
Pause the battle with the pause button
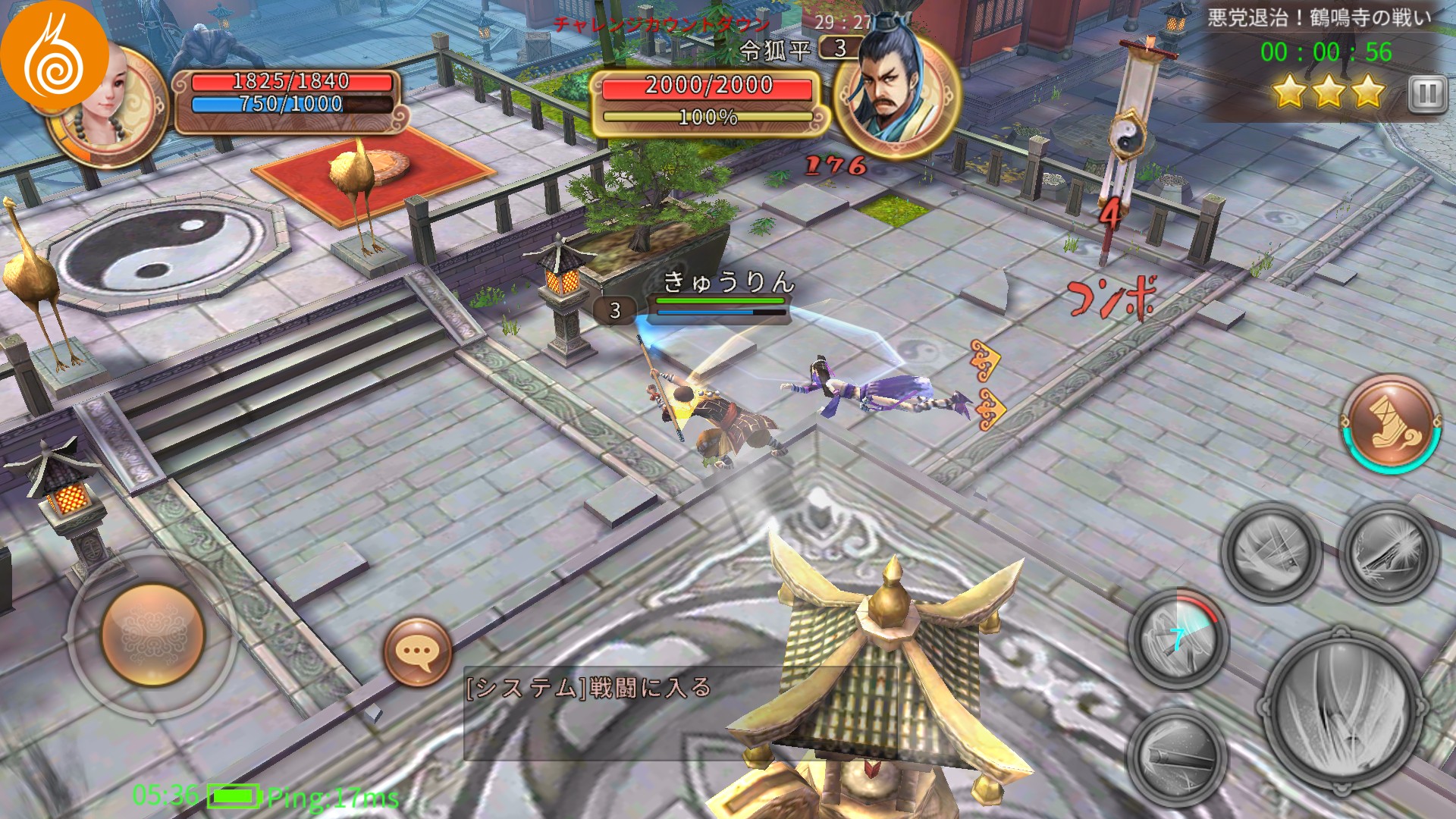pos(1427,95)
